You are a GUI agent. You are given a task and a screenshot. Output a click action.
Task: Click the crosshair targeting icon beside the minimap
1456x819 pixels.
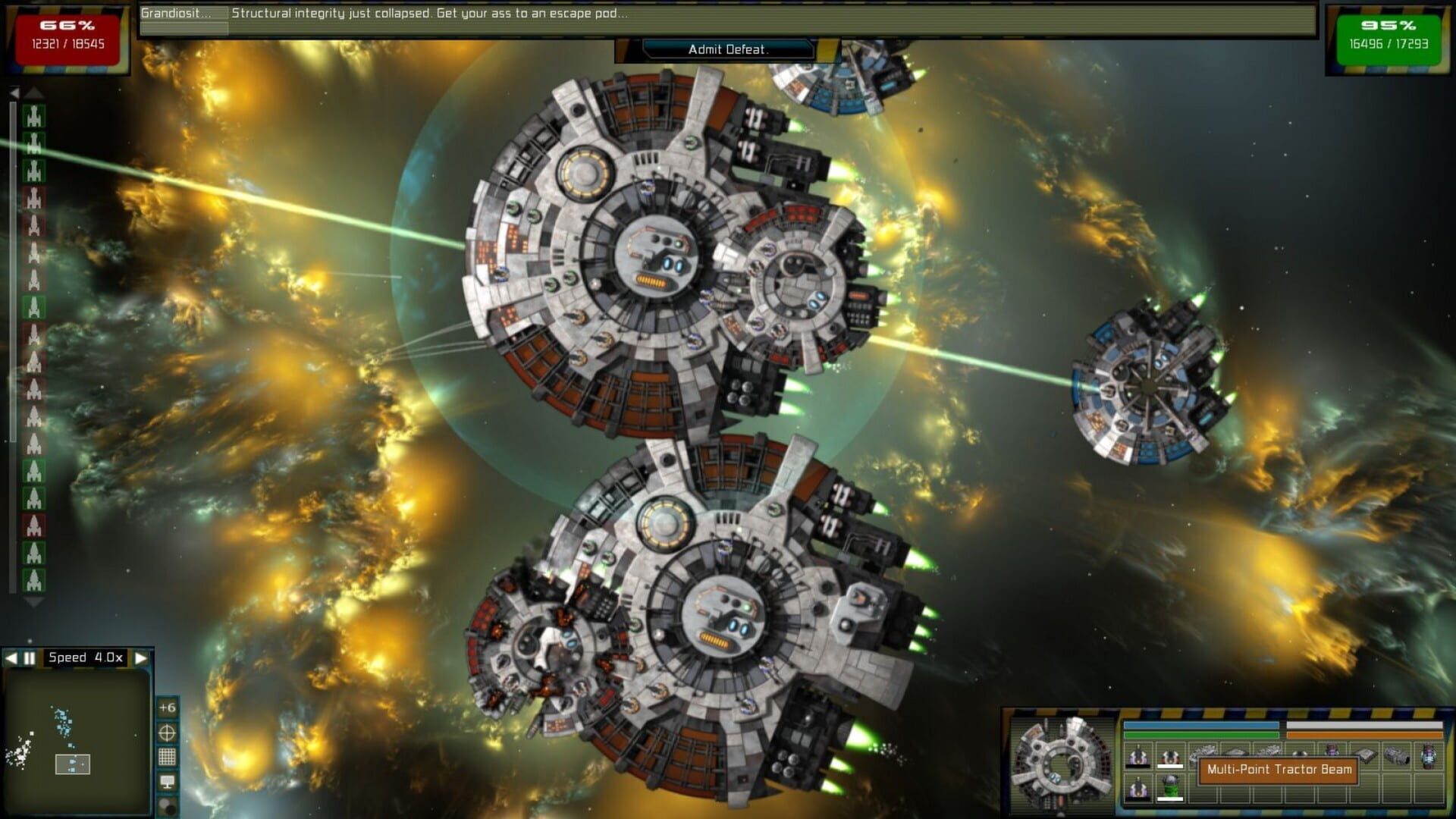coord(167,733)
